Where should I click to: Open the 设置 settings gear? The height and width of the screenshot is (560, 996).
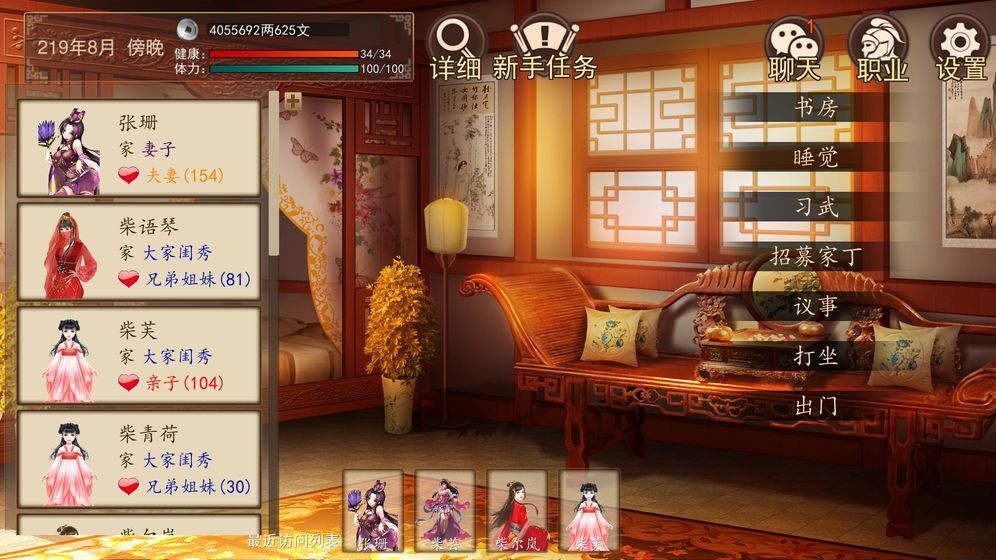961,48
